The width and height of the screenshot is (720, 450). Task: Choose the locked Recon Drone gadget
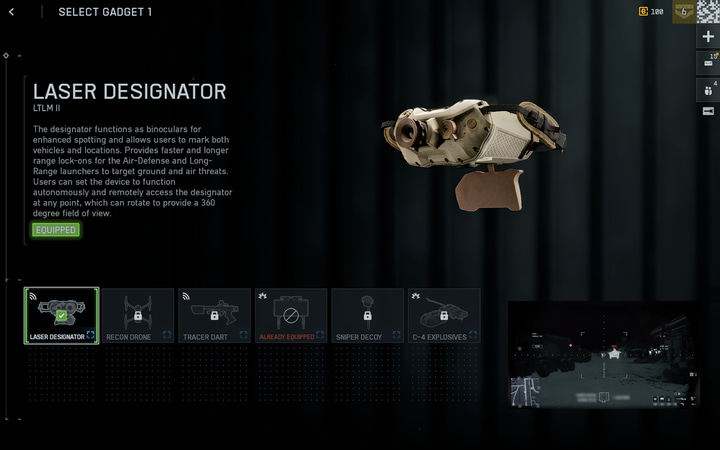pyautogui.click(x=138, y=316)
